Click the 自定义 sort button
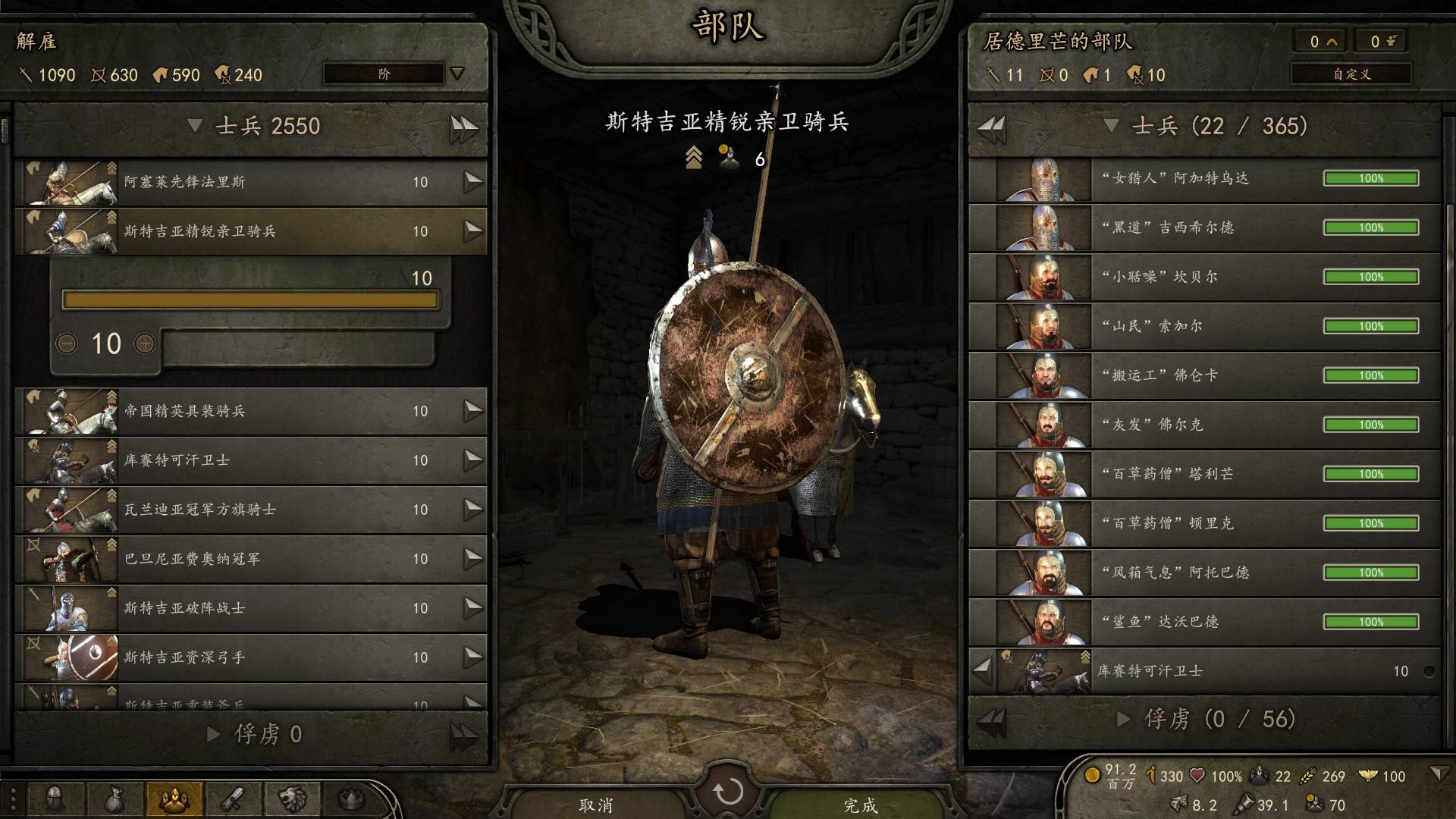Image resolution: width=1456 pixels, height=819 pixels. pyautogui.click(x=1351, y=74)
